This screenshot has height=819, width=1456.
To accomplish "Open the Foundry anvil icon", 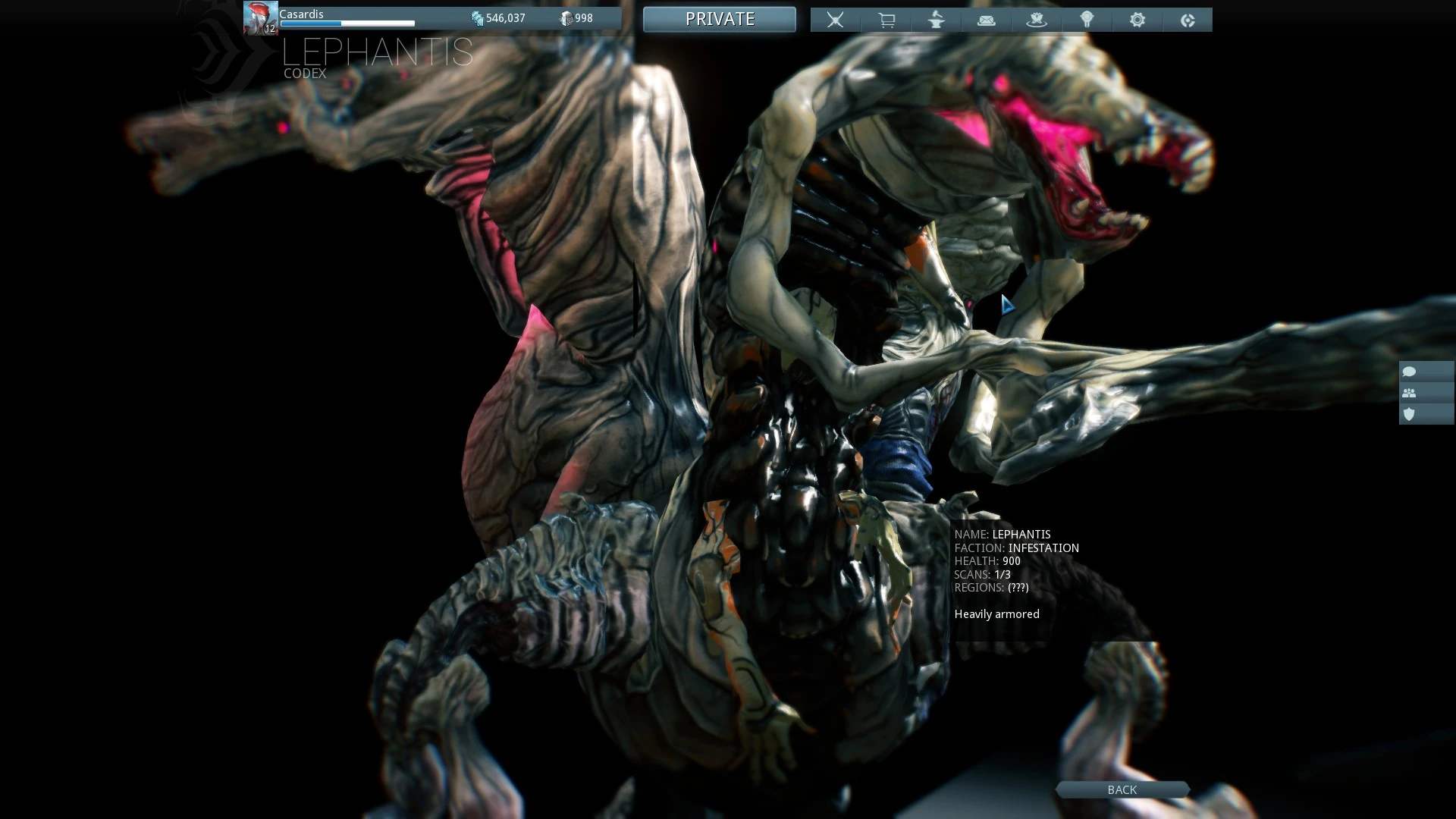I will coord(936,20).
